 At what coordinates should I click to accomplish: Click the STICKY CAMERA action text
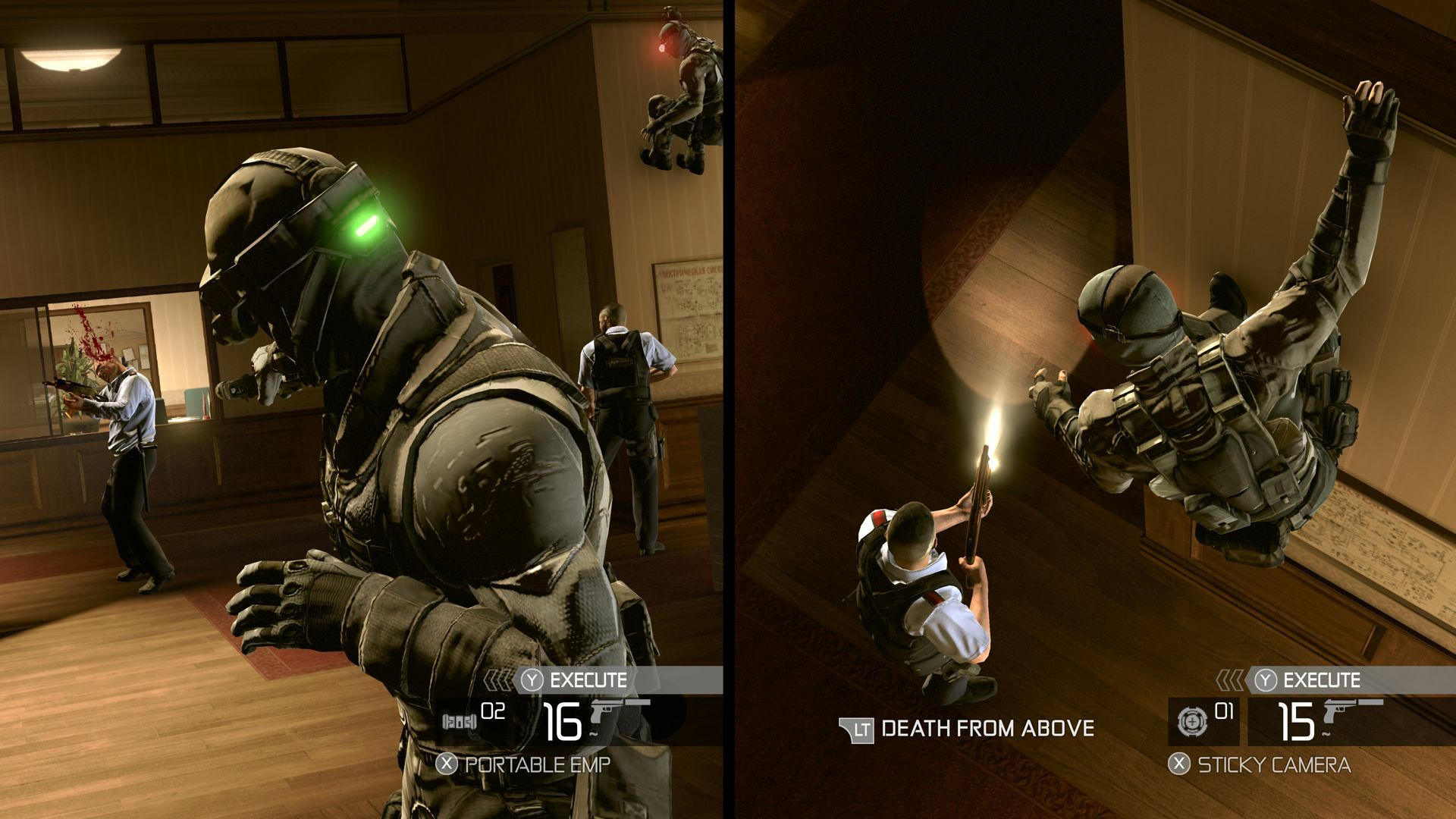1275,765
